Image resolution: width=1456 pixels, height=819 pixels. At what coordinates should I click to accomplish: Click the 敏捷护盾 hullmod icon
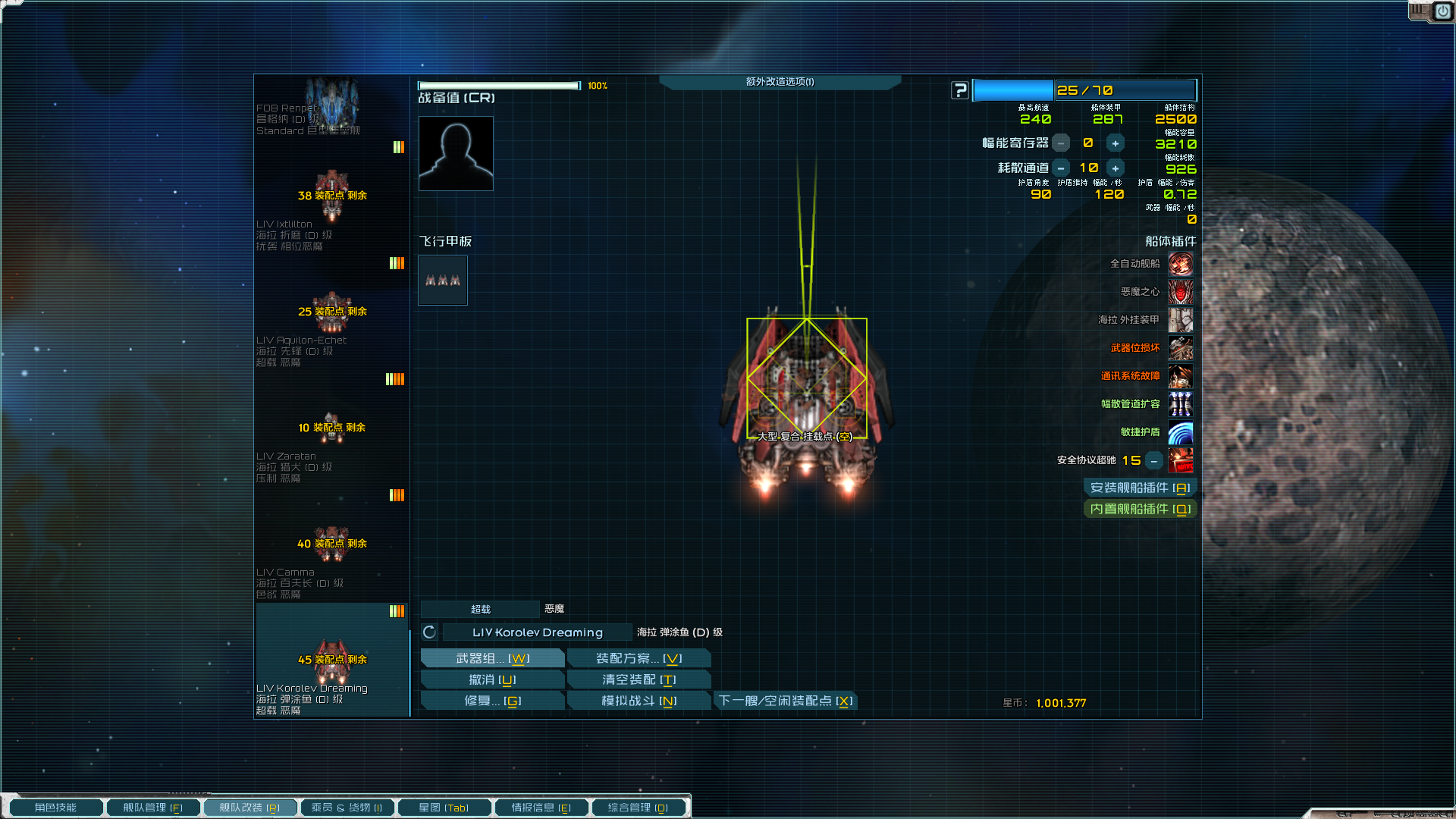point(1180,433)
